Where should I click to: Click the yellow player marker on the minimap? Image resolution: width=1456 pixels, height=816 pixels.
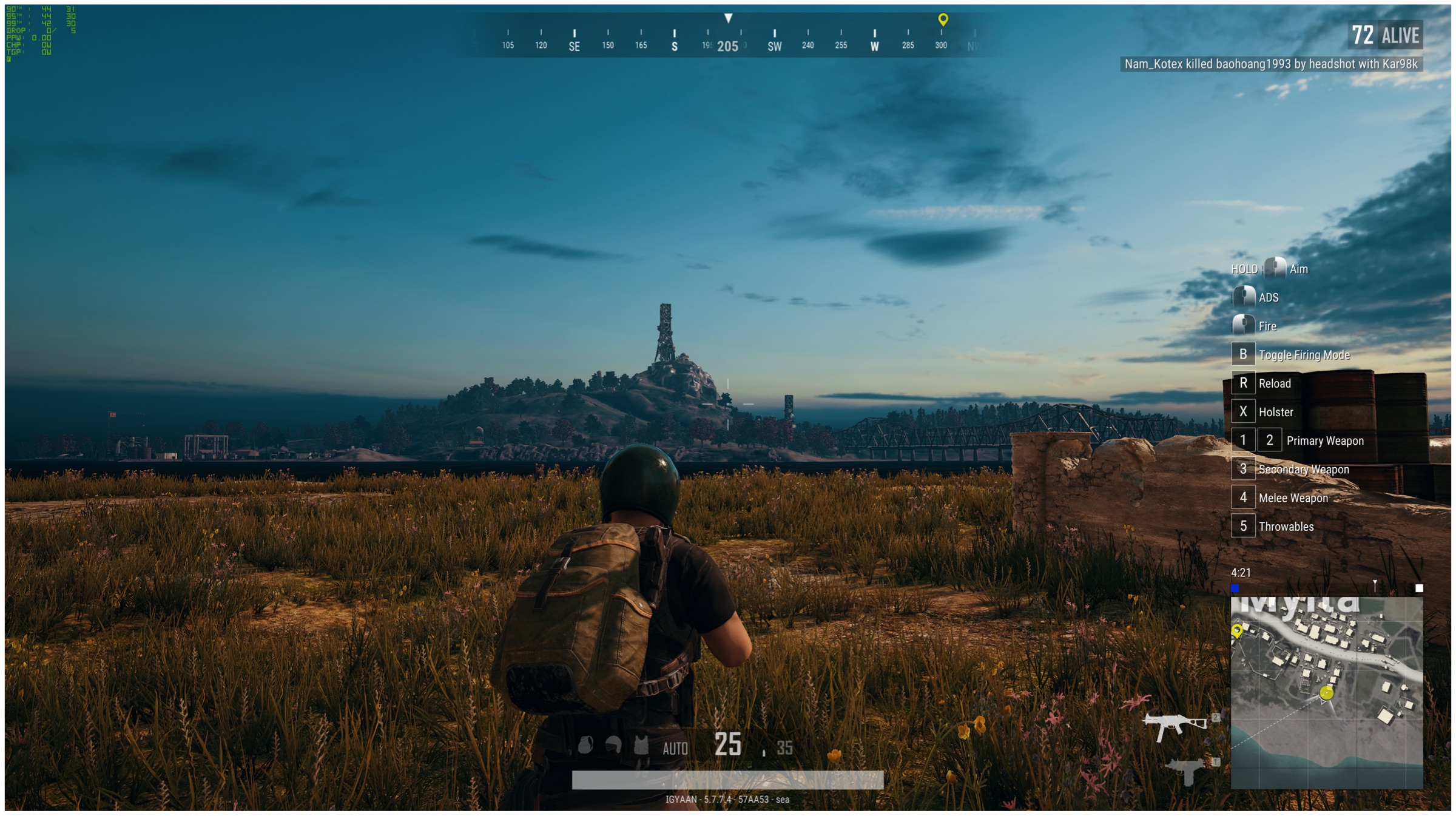click(1327, 693)
